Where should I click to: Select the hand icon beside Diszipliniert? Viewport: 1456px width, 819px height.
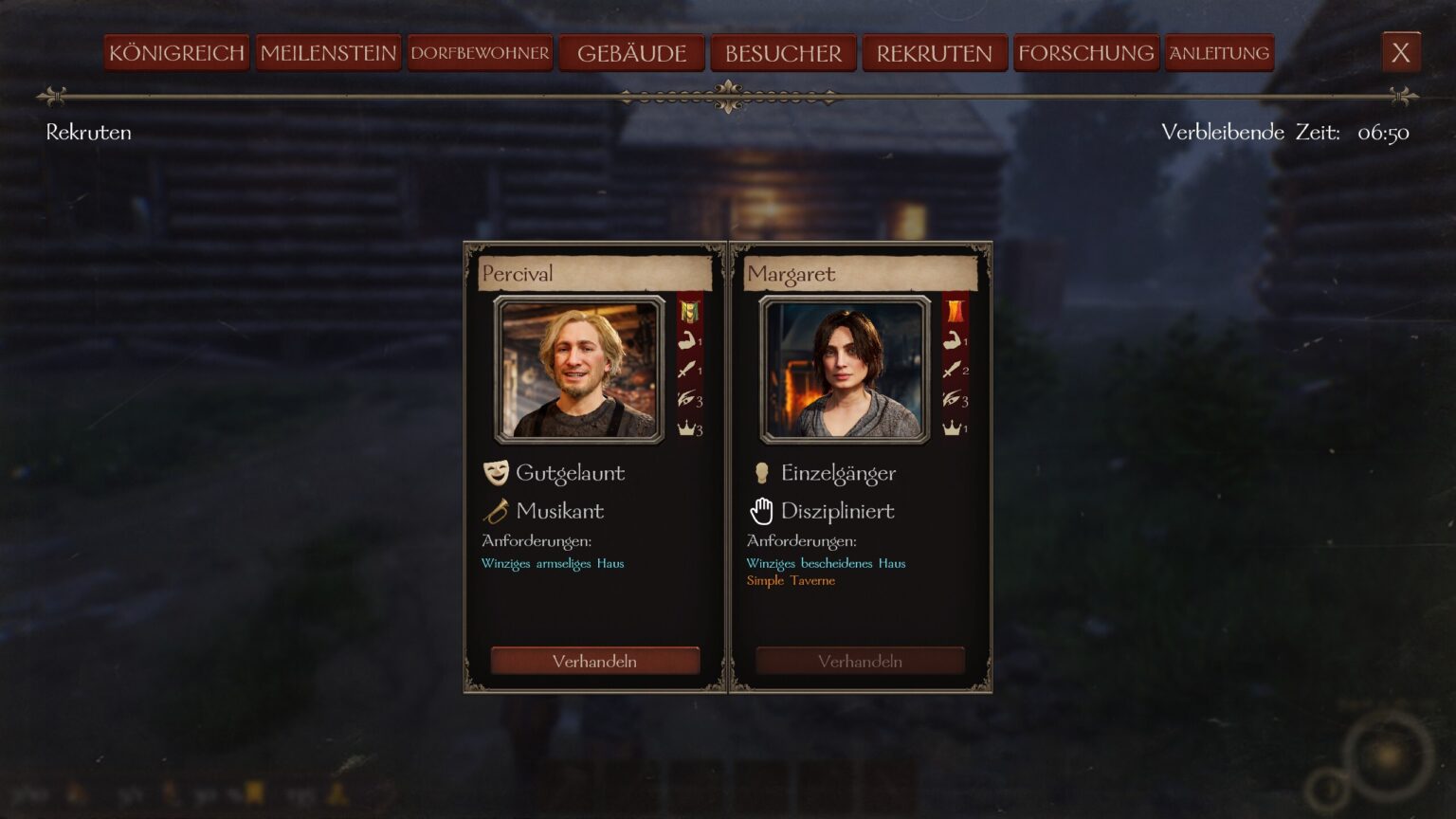[x=760, y=510]
